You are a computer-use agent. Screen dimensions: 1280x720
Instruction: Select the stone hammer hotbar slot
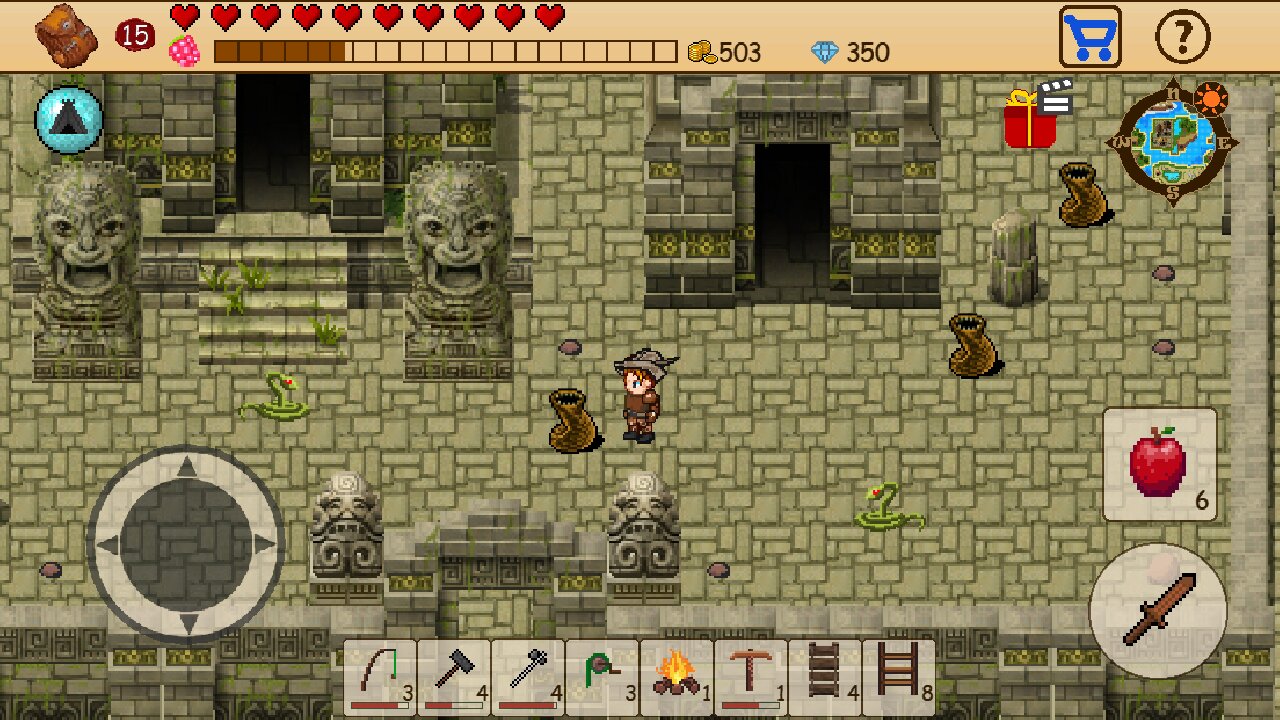point(454,678)
